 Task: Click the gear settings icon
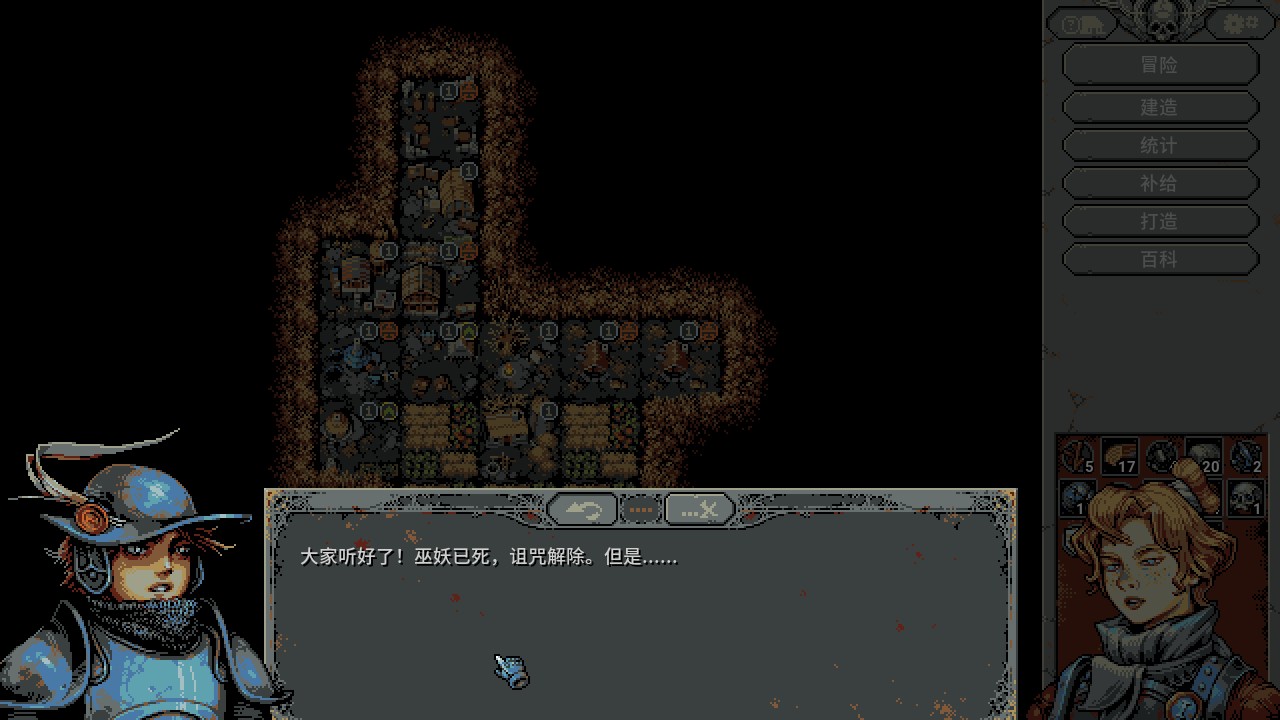click(1239, 23)
